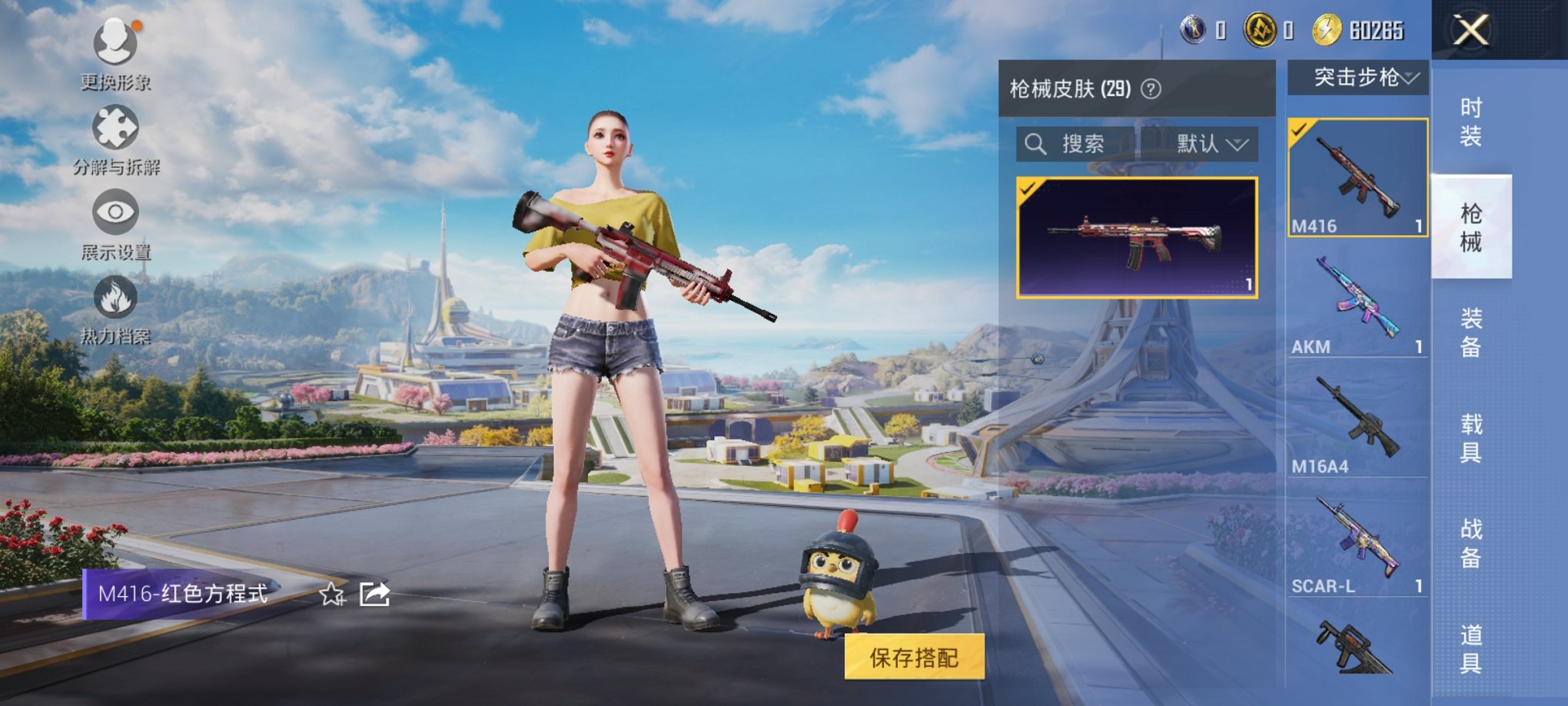1568x706 pixels.
Task: Open the 突击步枪 weapon category dropdown
Action: (x=1357, y=77)
